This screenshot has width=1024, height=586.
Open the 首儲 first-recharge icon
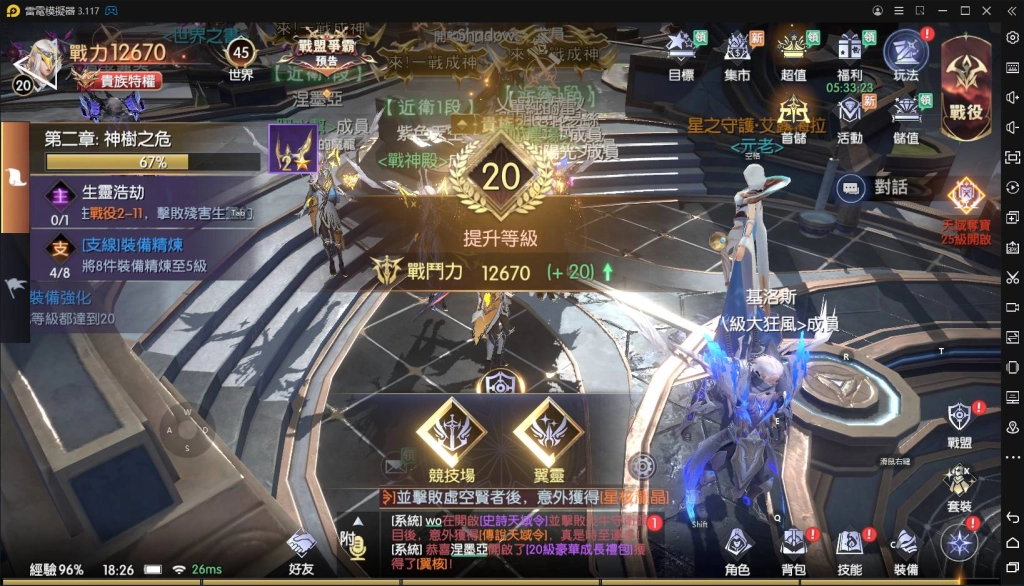(x=793, y=117)
